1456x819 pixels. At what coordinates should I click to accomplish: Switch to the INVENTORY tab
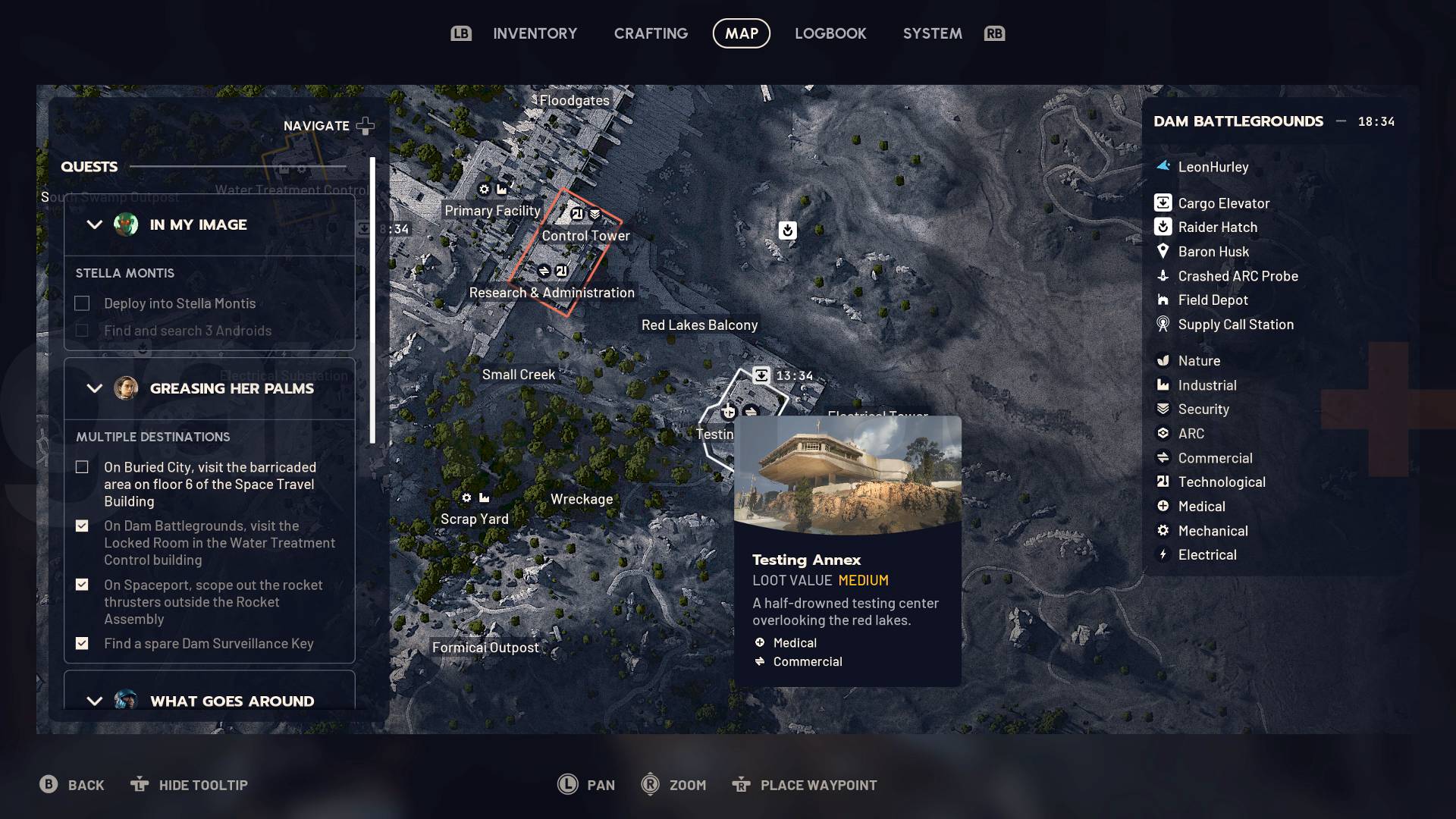tap(535, 33)
